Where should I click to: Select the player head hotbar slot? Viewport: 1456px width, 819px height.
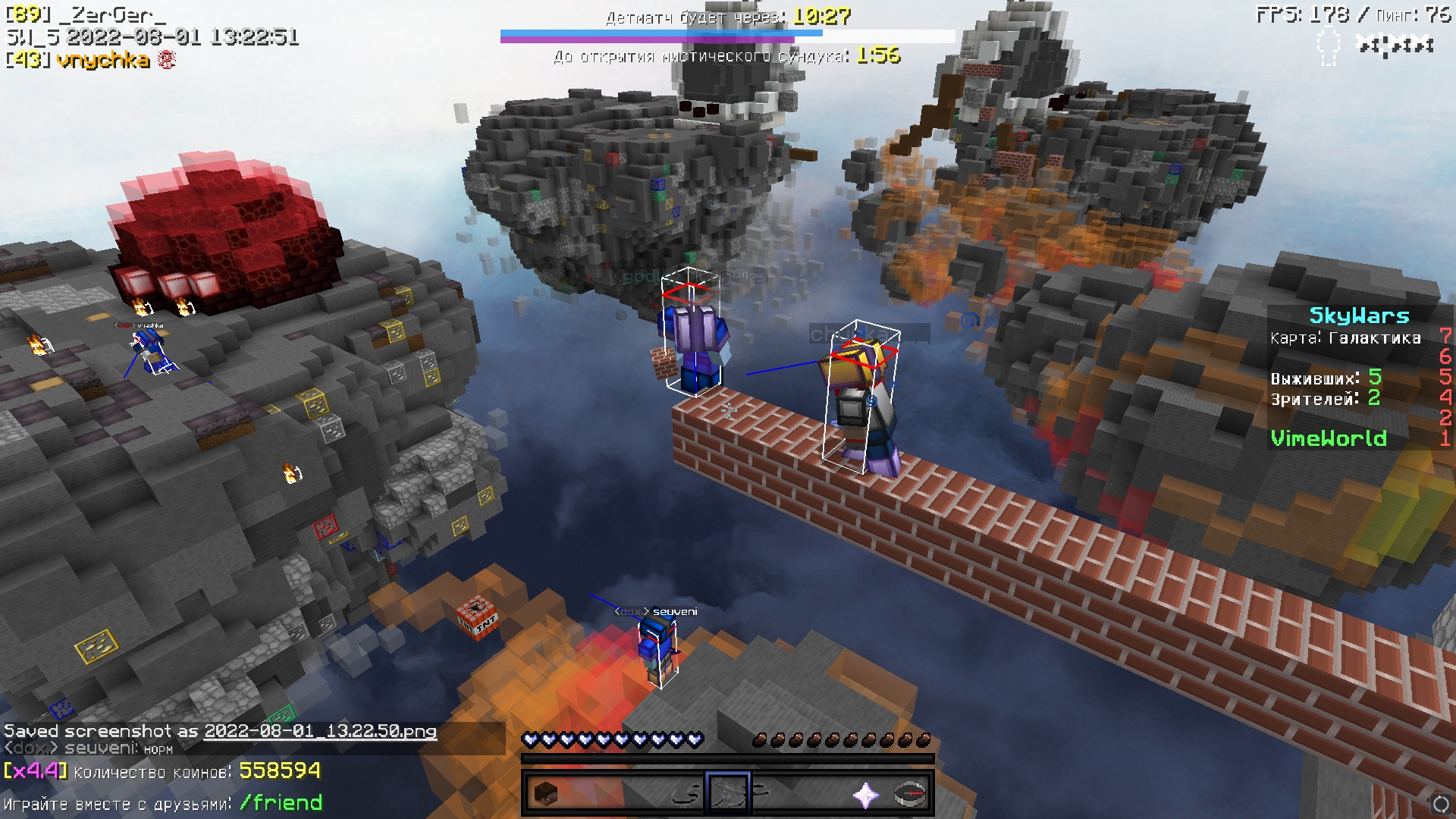coord(546,794)
